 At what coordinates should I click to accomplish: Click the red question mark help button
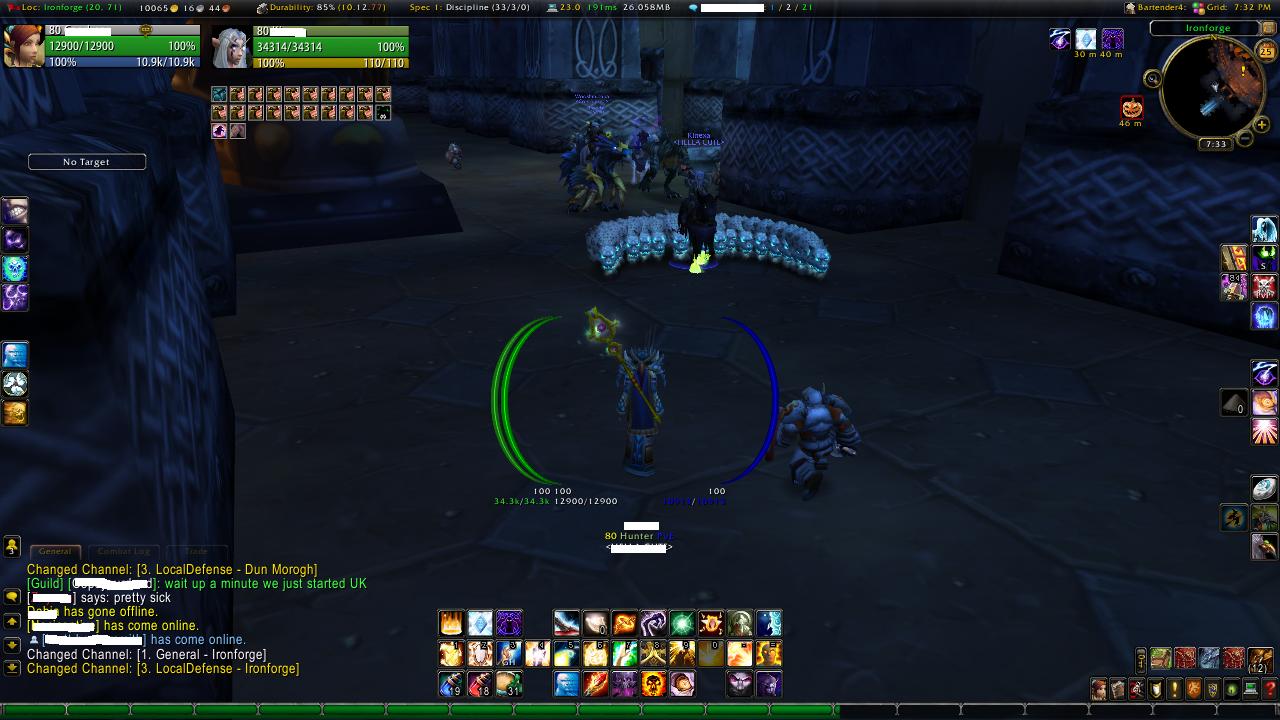1270,690
